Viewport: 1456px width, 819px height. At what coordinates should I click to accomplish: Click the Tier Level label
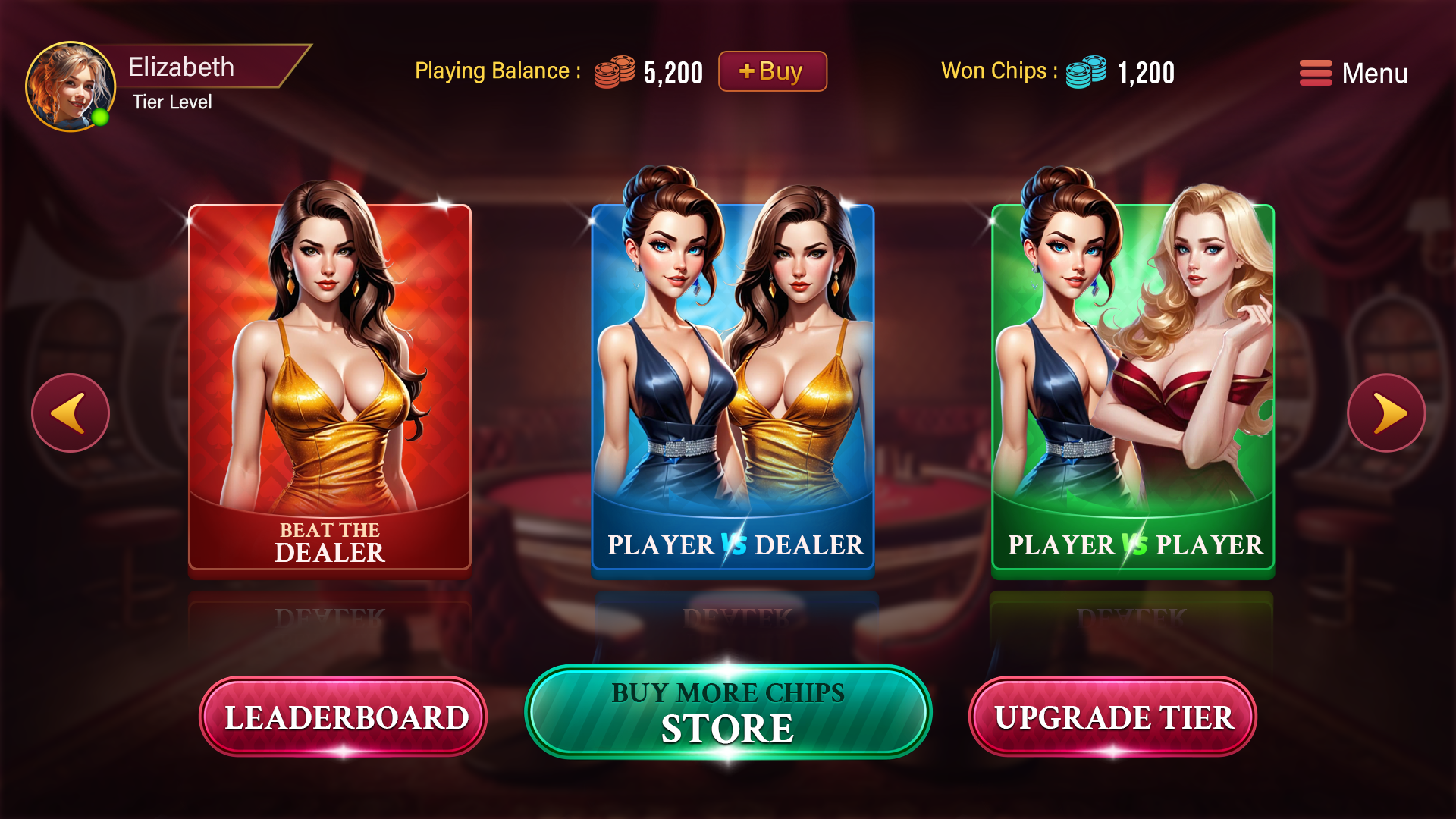(x=172, y=101)
